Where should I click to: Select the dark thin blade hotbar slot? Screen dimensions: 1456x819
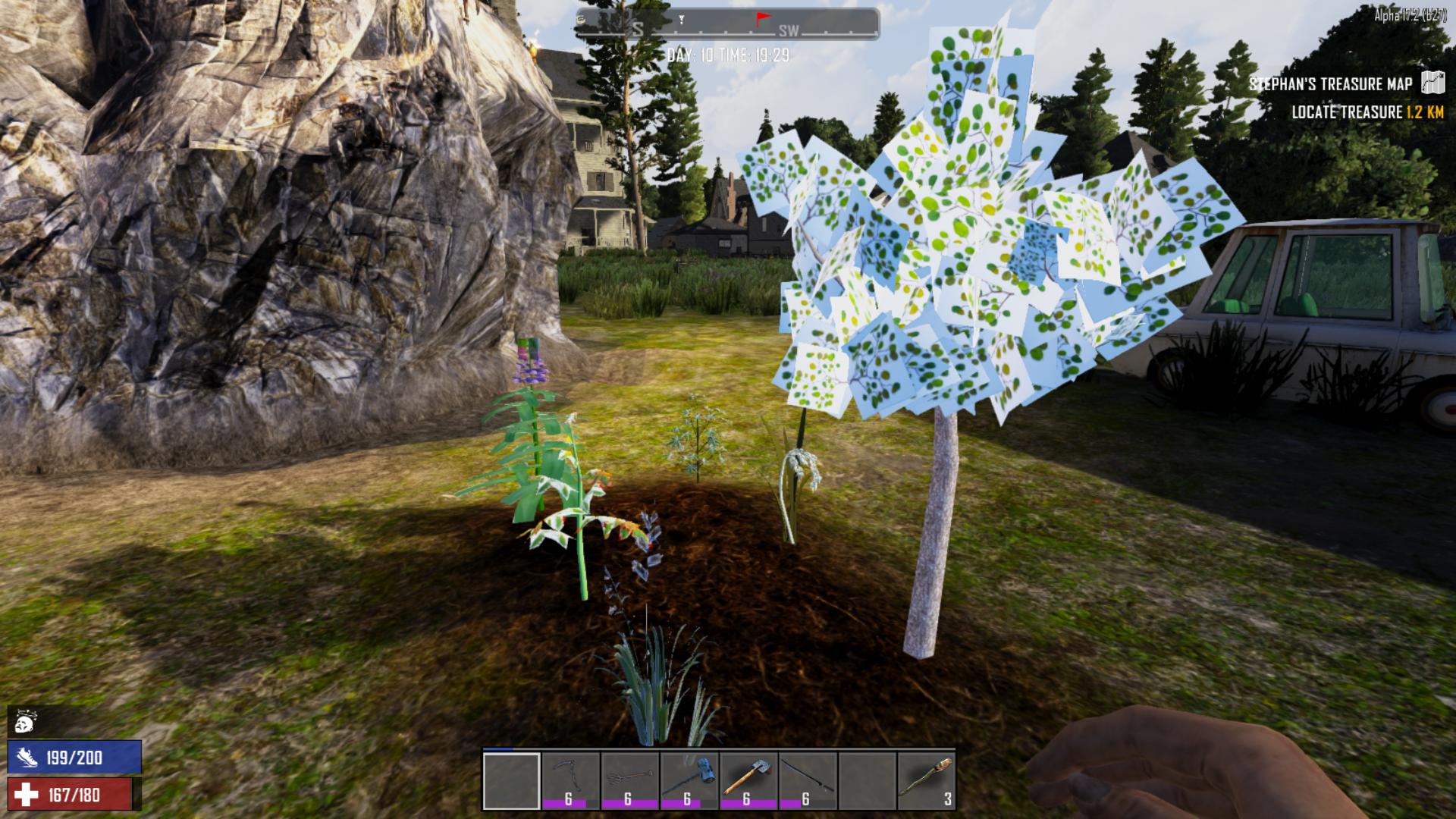(807, 780)
